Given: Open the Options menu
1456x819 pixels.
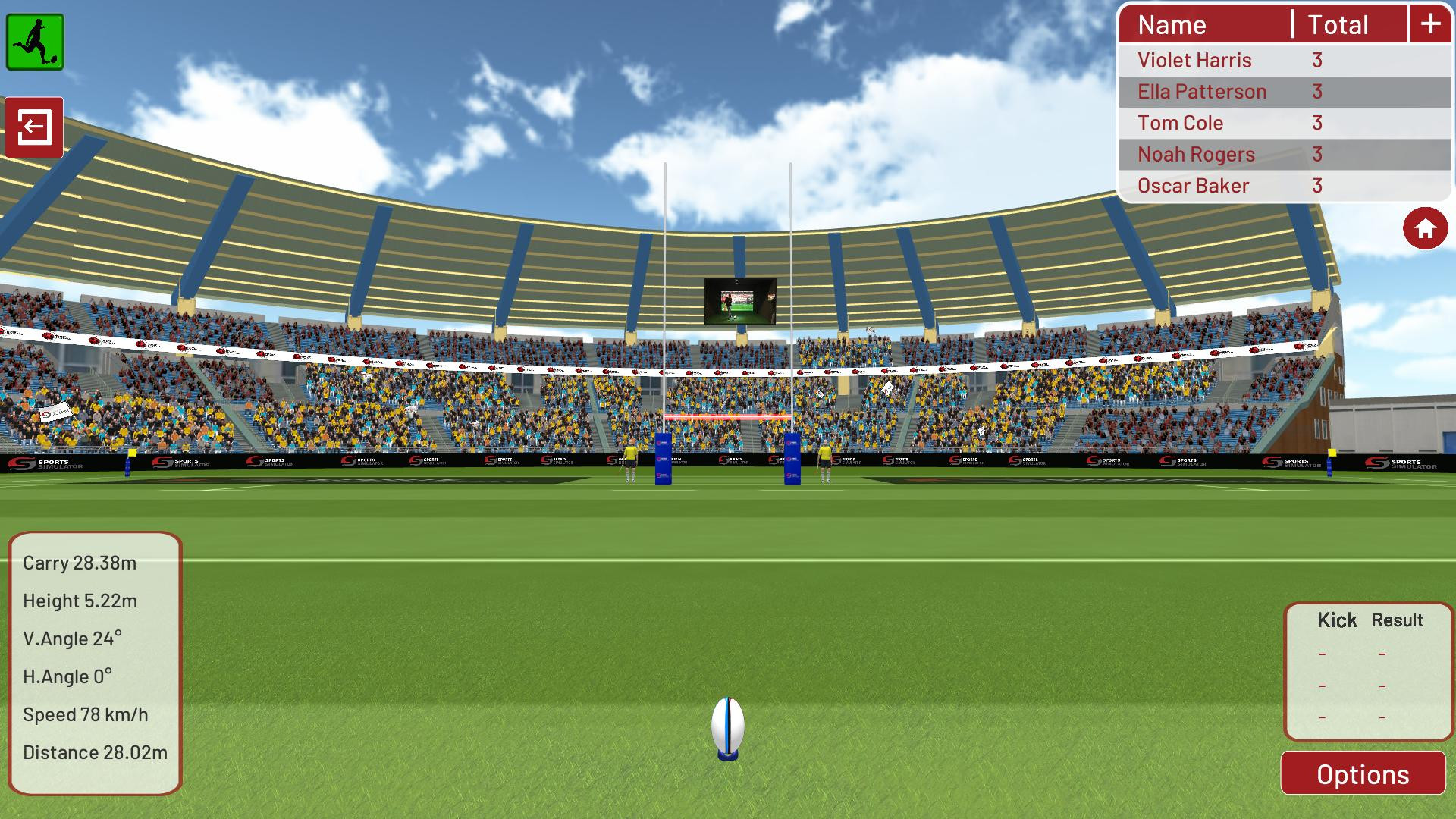Looking at the screenshot, I should point(1363,774).
